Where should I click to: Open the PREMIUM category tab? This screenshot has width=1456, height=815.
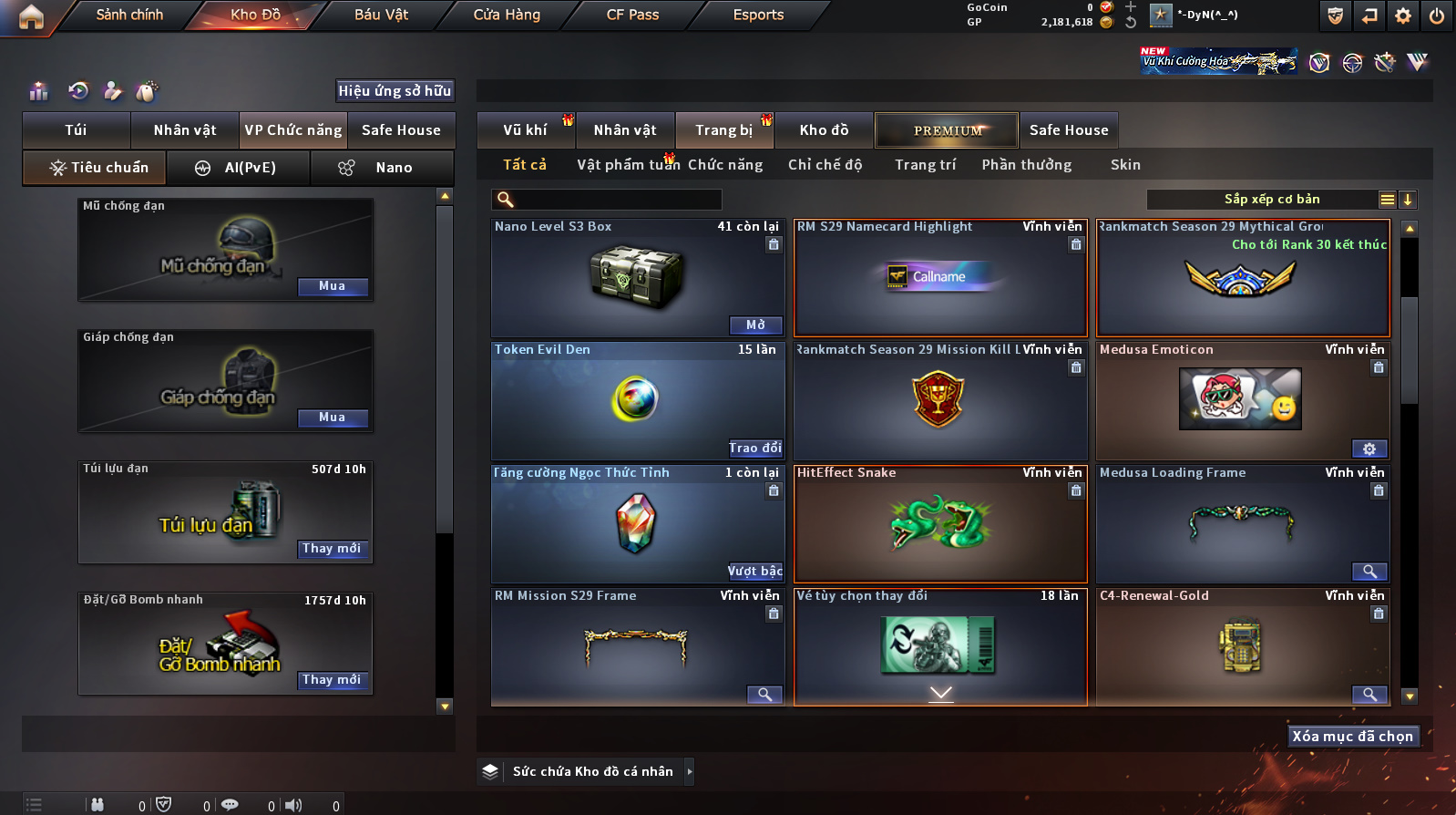pos(948,130)
